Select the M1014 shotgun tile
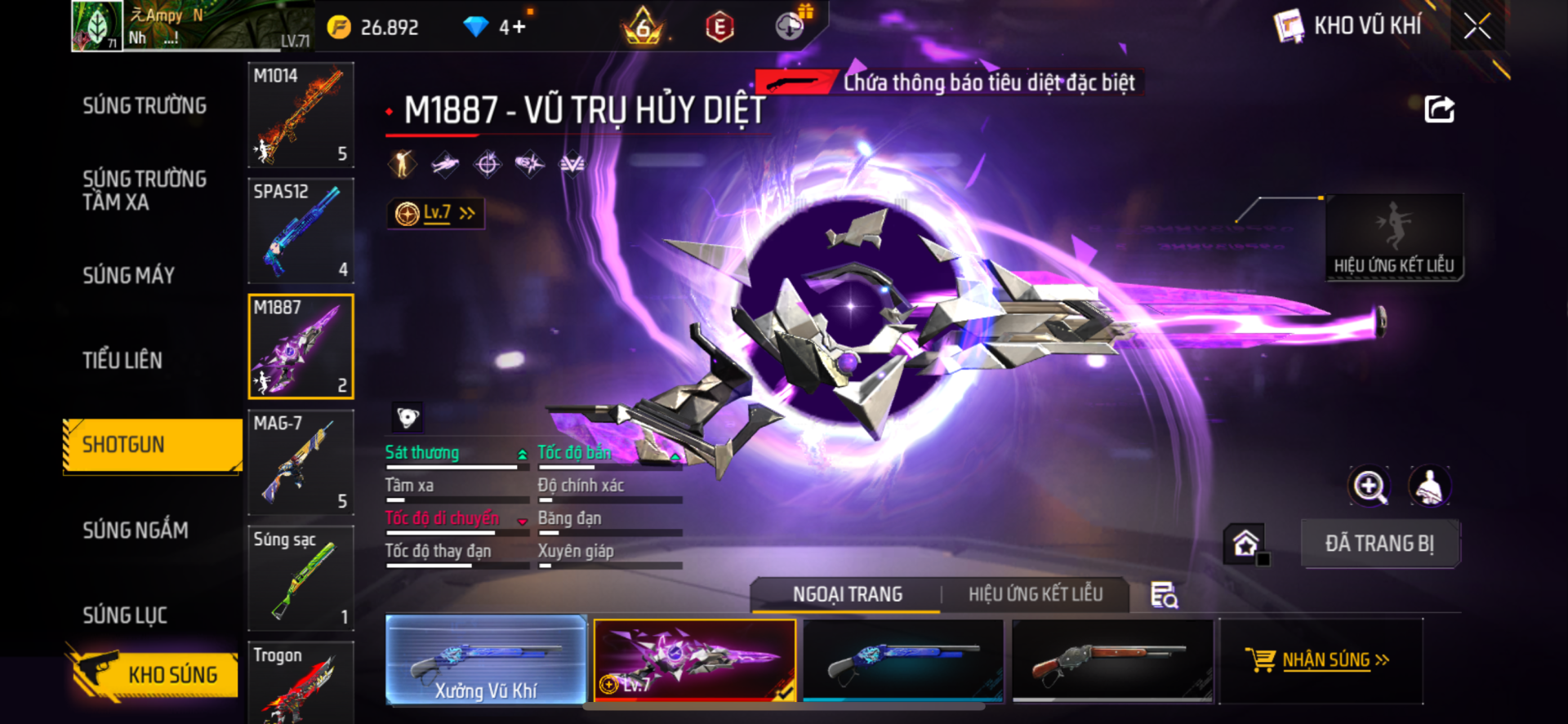The height and width of the screenshot is (724, 1568). 301,115
